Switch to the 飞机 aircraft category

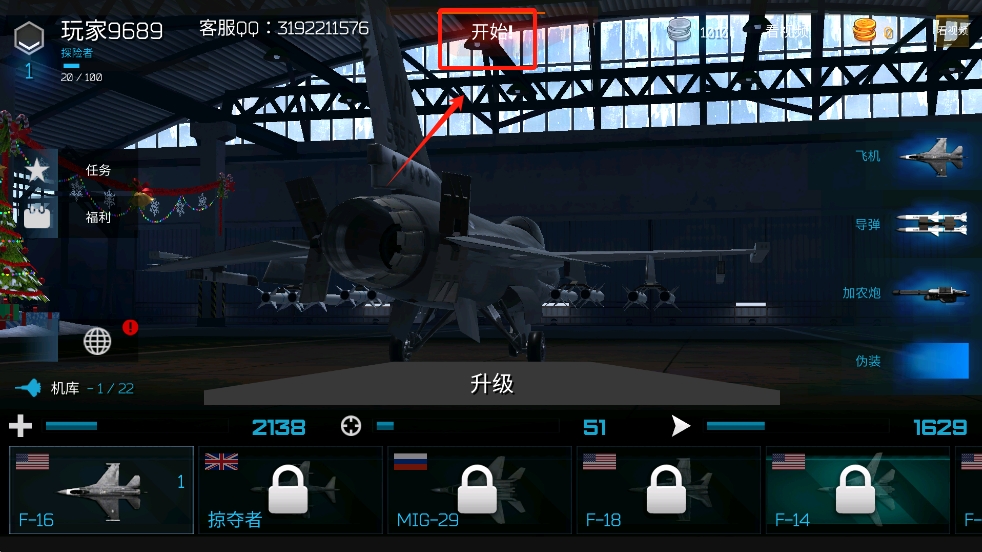pos(912,156)
